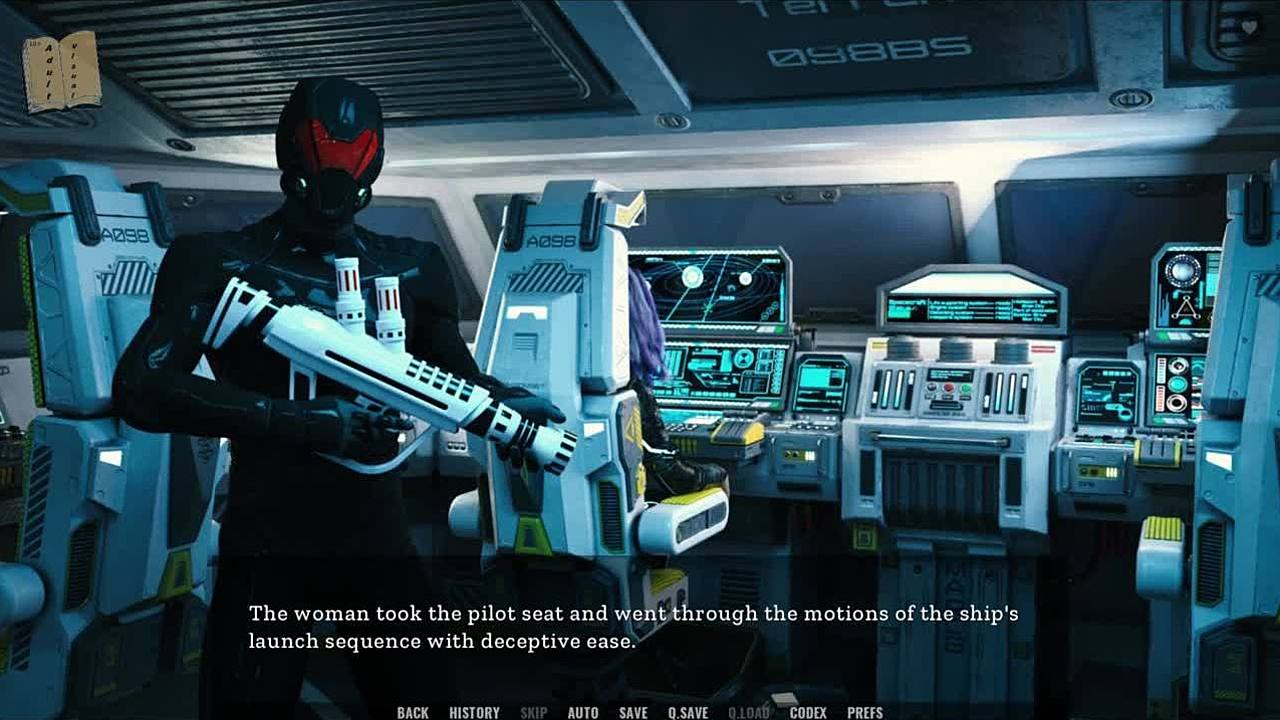Quick save using Q.SAVE

pyautogui.click(x=688, y=712)
